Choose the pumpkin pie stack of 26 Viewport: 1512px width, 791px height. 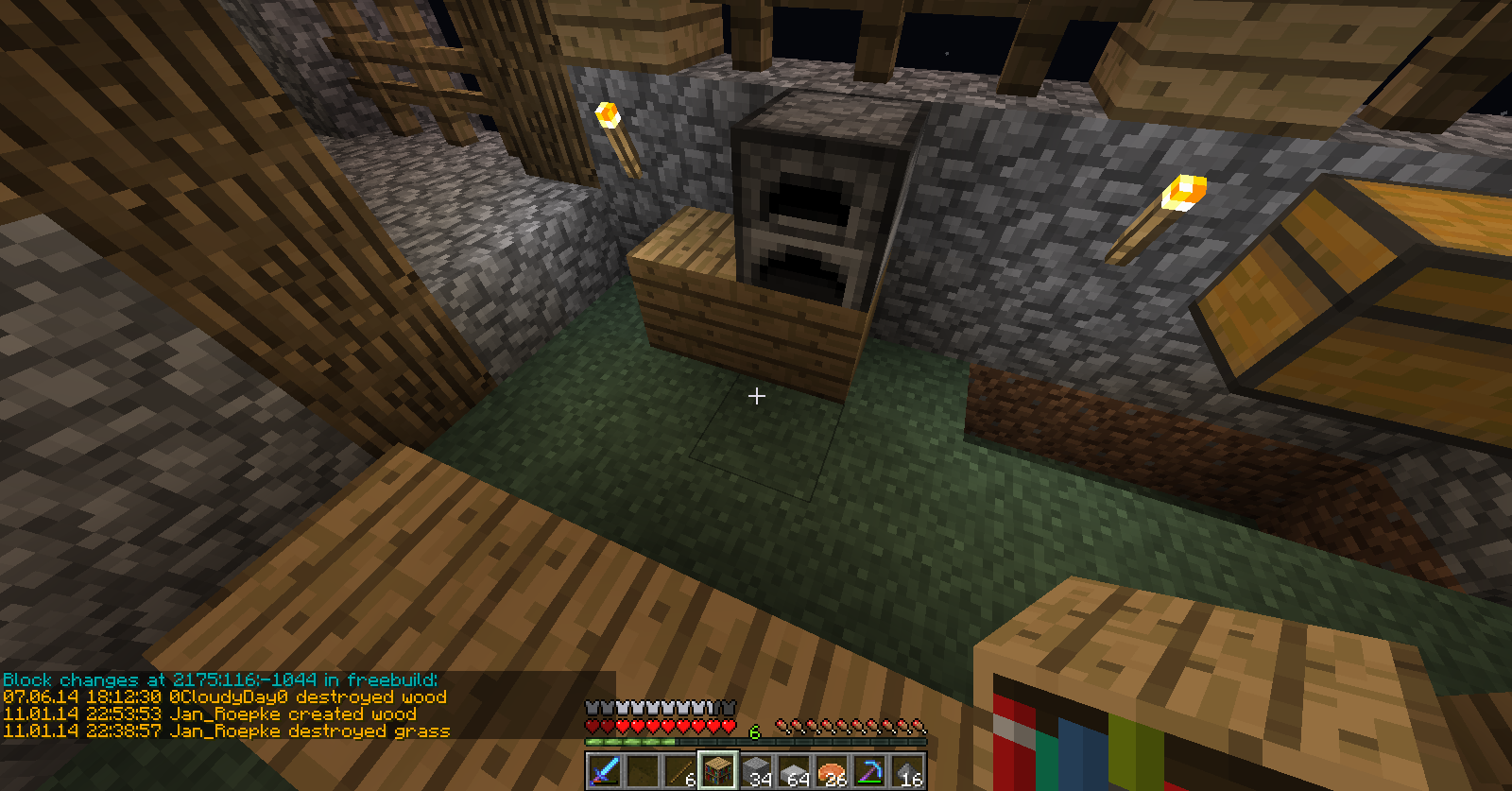pos(832,771)
